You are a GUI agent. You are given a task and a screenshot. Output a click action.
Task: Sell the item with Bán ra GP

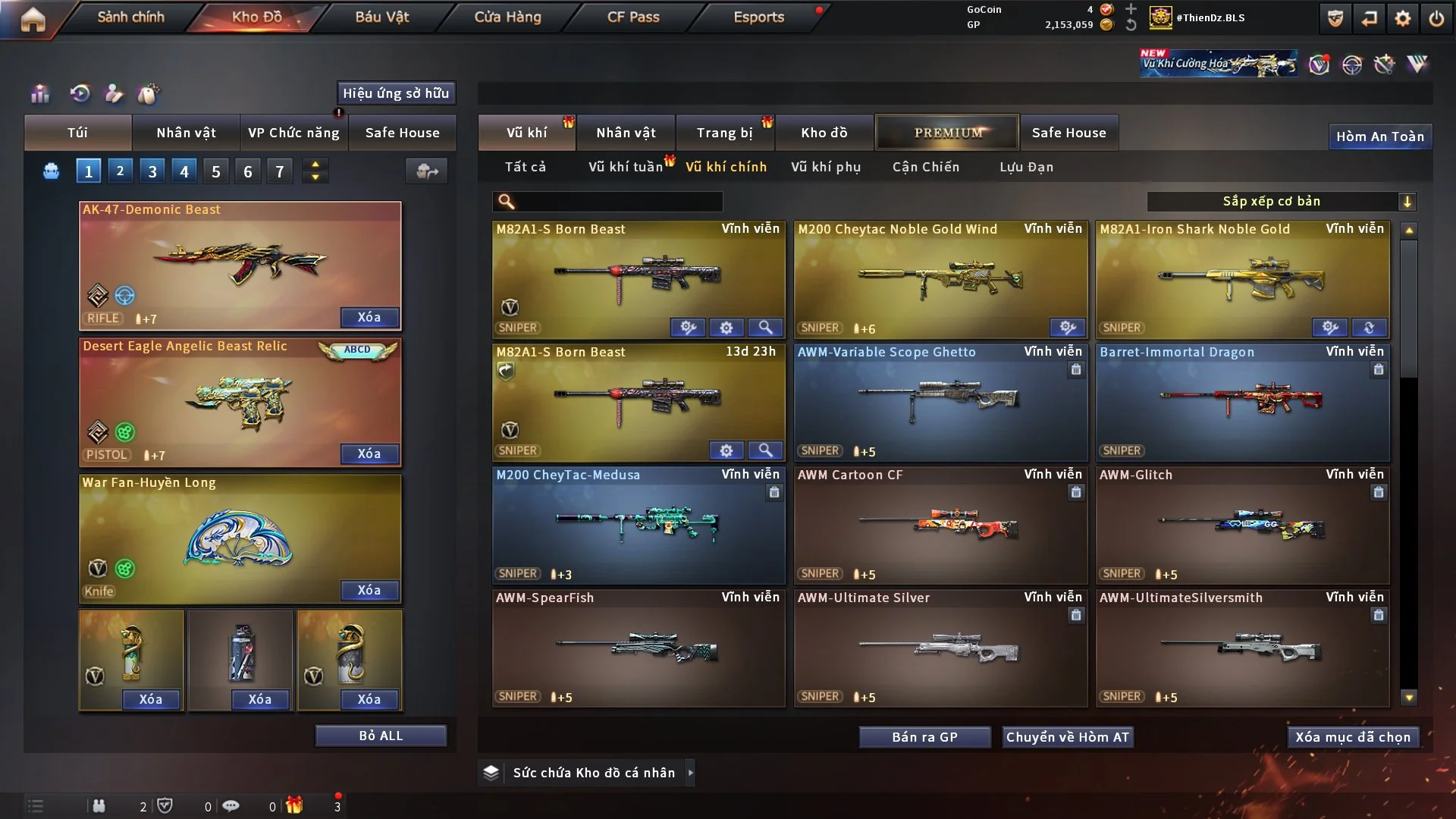[924, 737]
